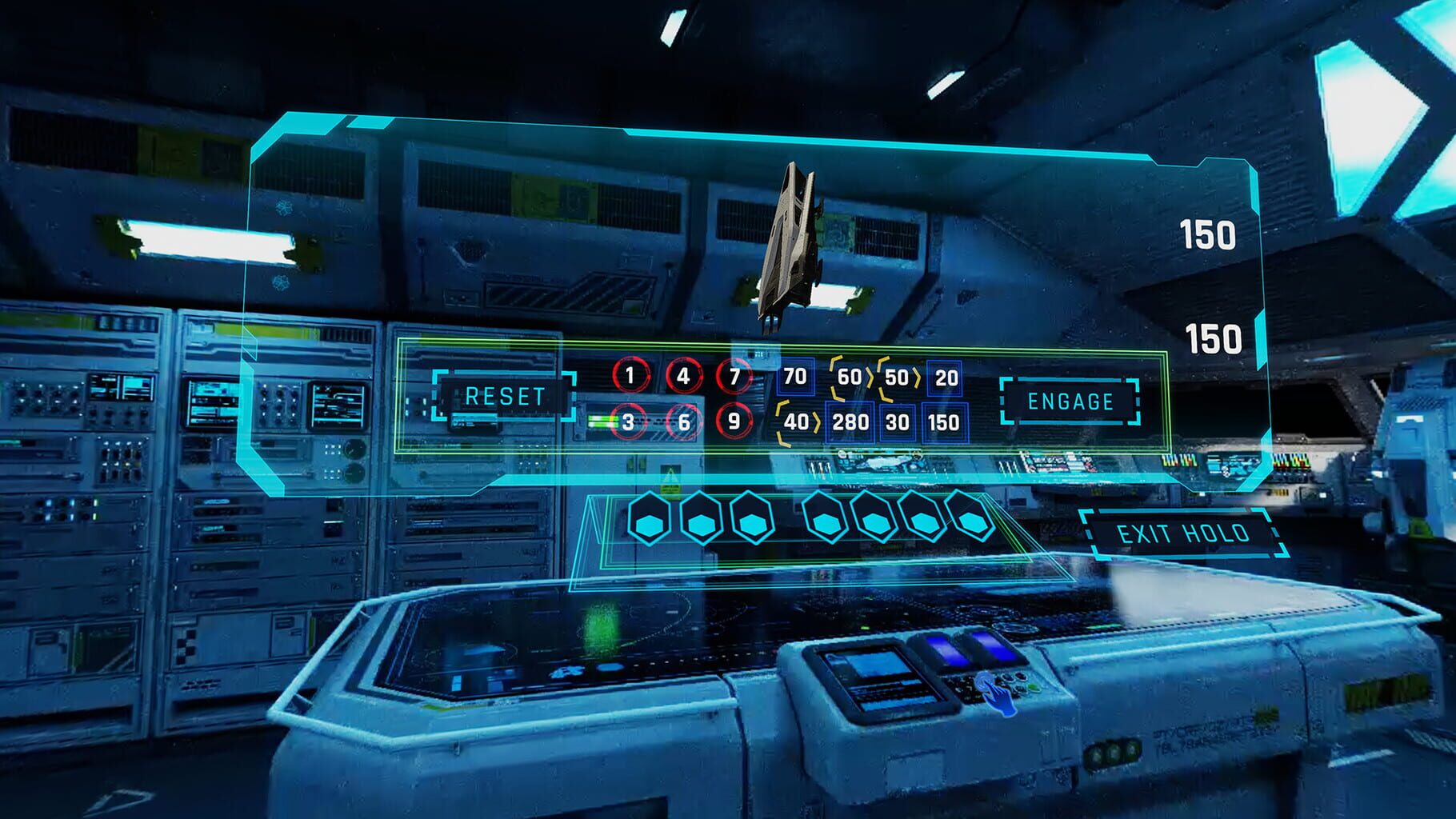The height and width of the screenshot is (819, 1456).
Task: Click the top-right 150 readout
Action: [1210, 234]
